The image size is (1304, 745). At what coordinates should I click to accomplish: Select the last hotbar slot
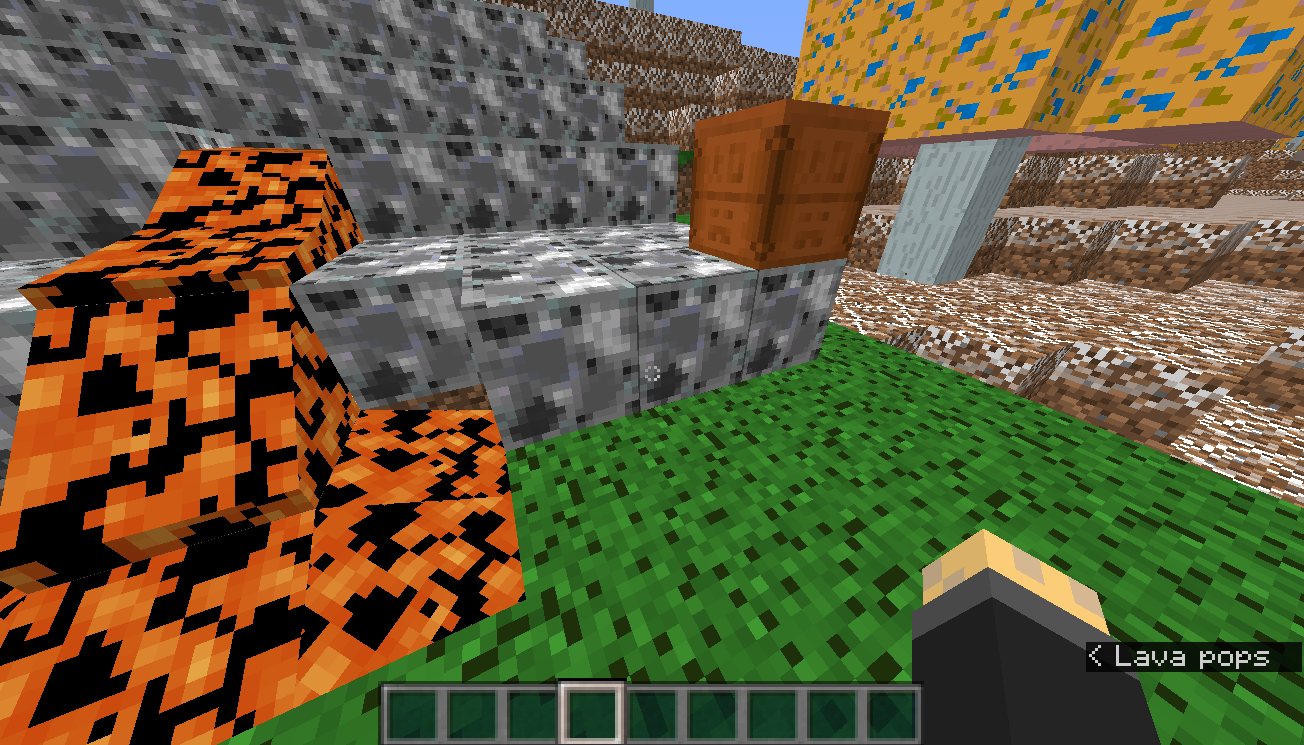(890, 710)
